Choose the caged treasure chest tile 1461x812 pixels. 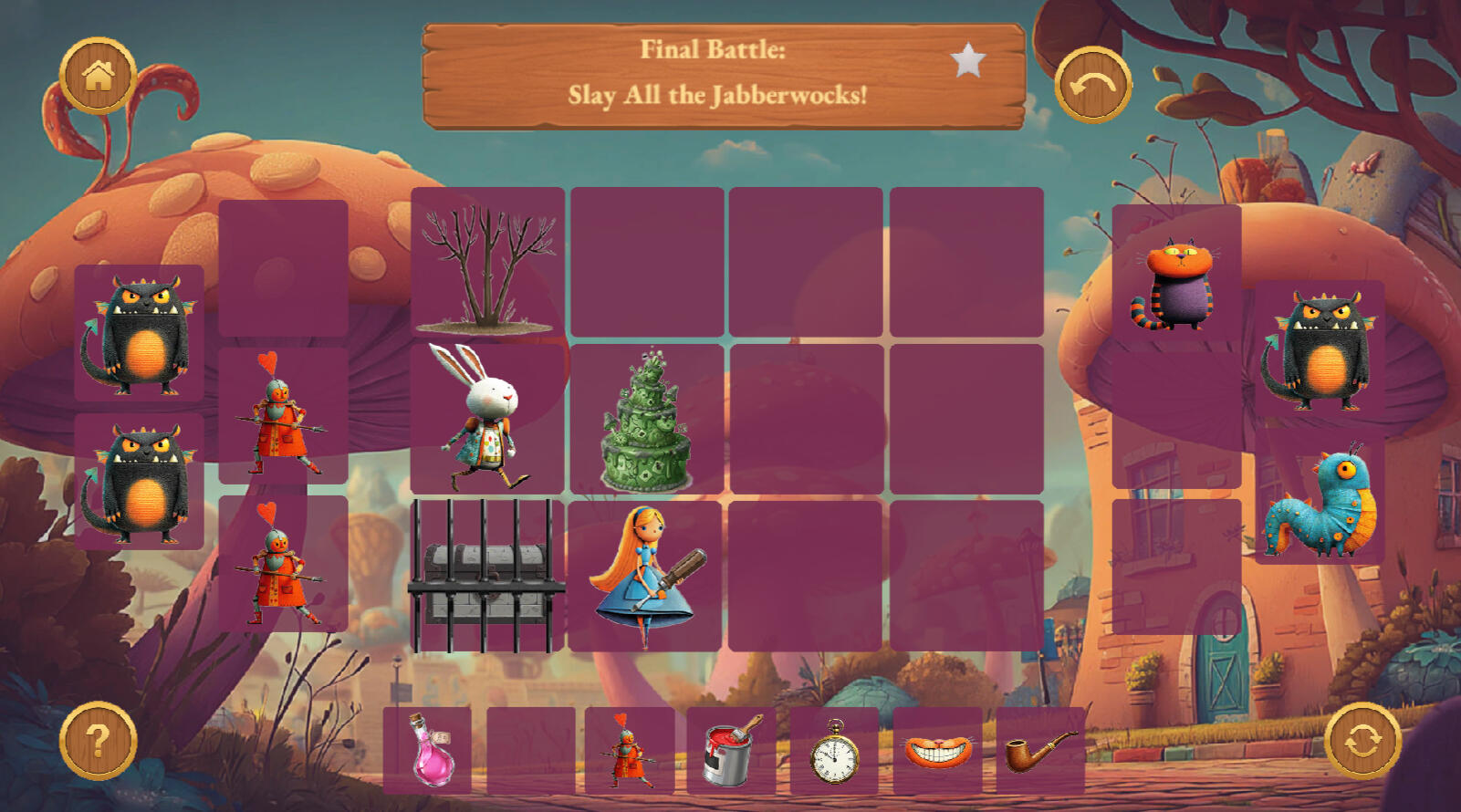(485, 576)
